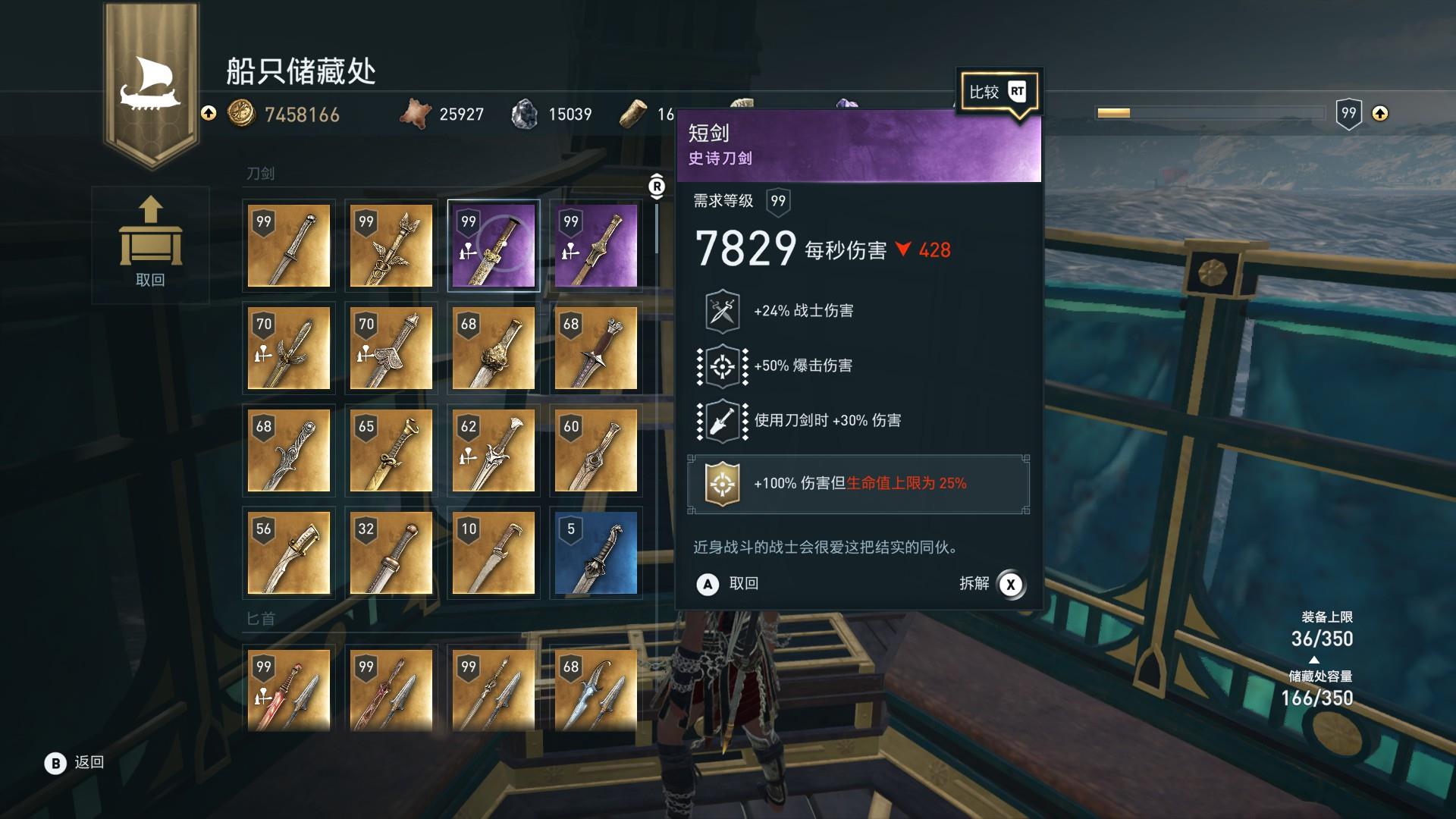The width and height of the screenshot is (1456, 819).
Task: Switch to the 刀剑 swords section
Action: point(259,173)
